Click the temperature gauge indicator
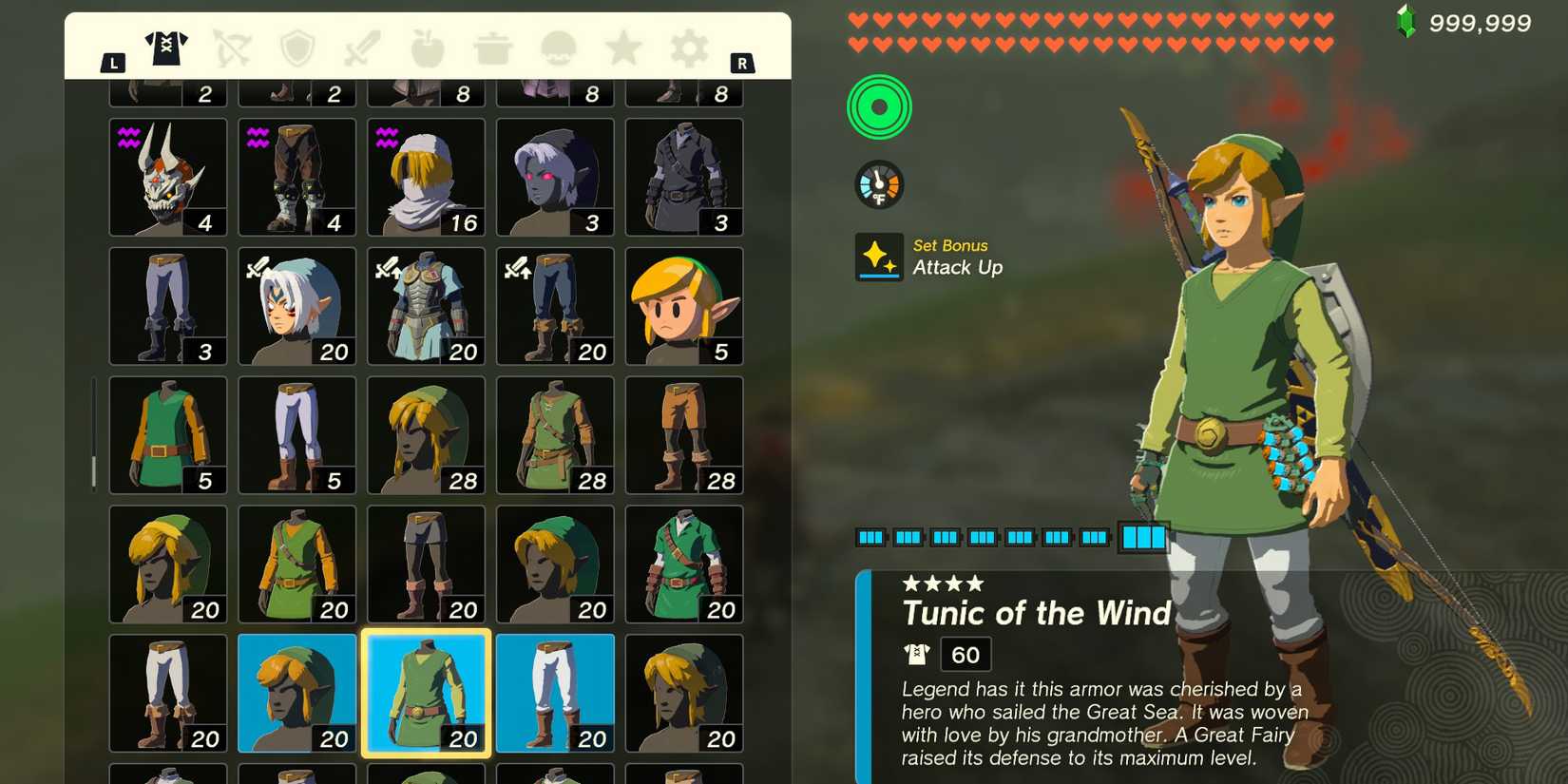 click(879, 183)
